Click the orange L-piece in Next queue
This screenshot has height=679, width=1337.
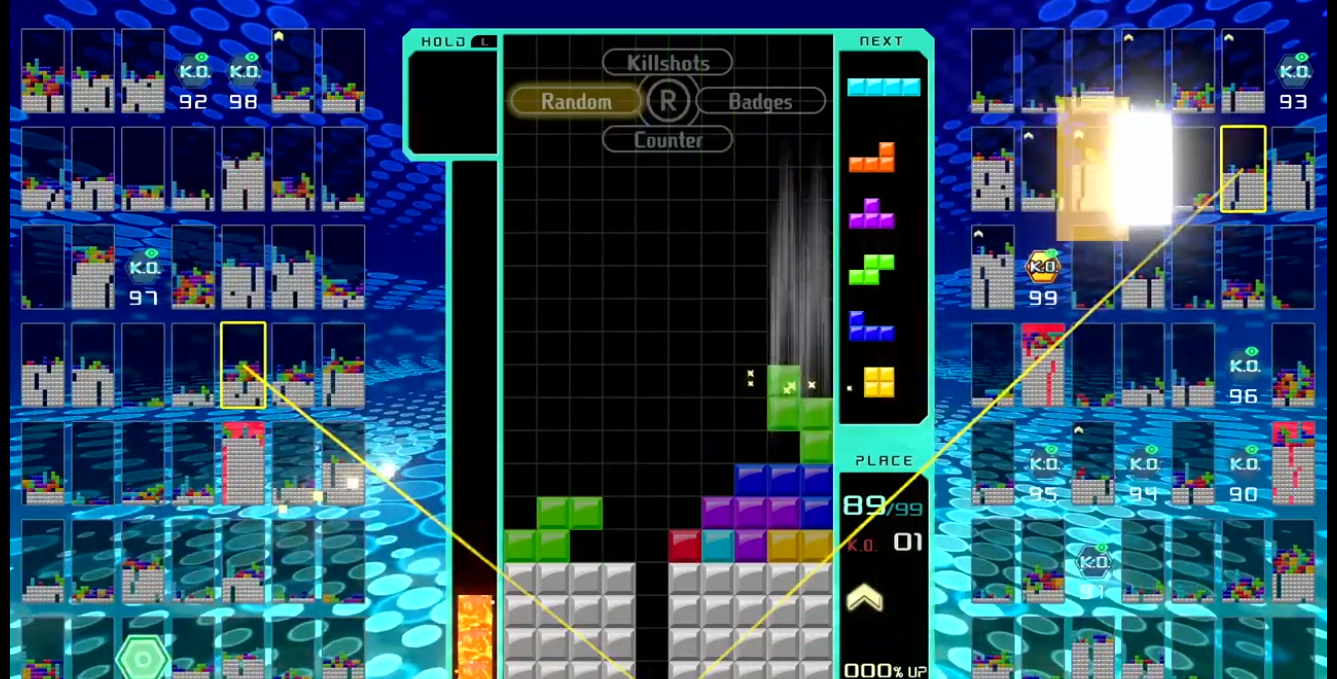pos(872,158)
